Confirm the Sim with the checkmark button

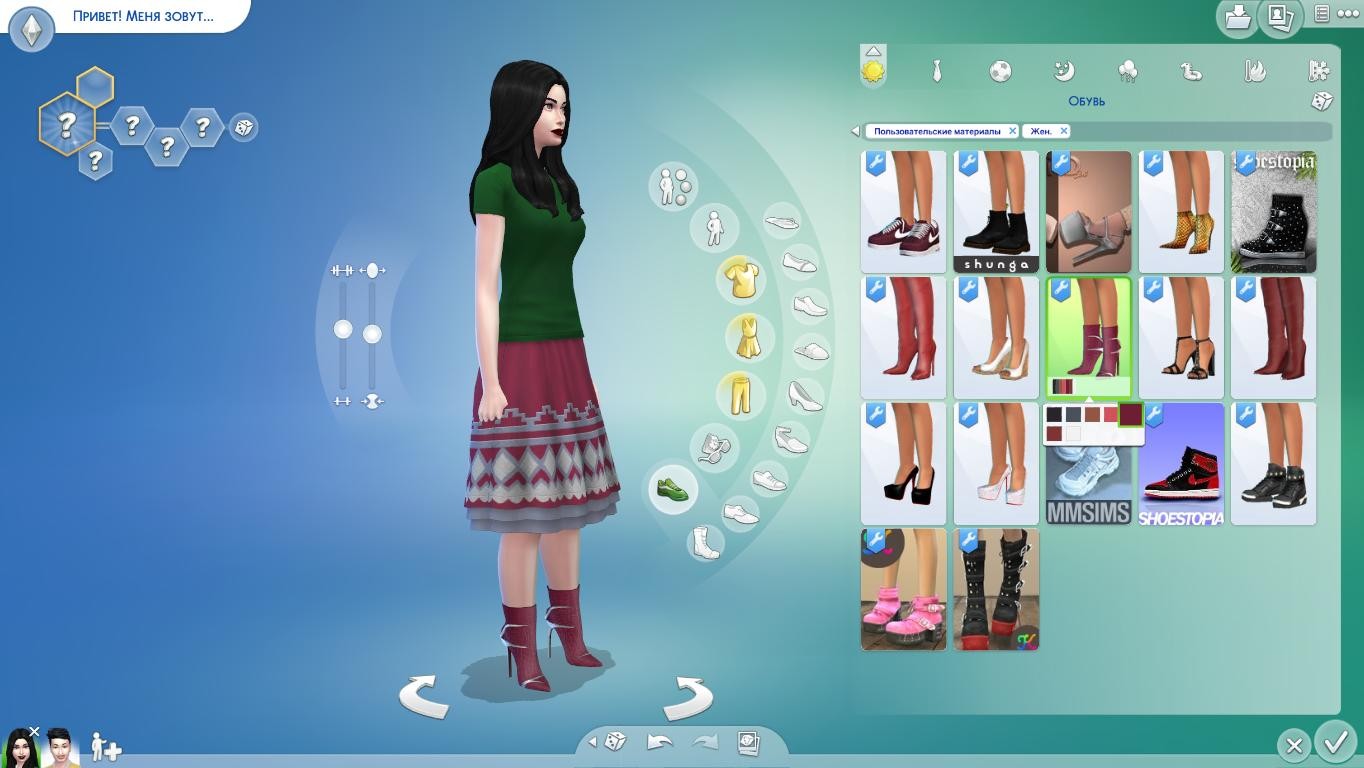click(1335, 743)
